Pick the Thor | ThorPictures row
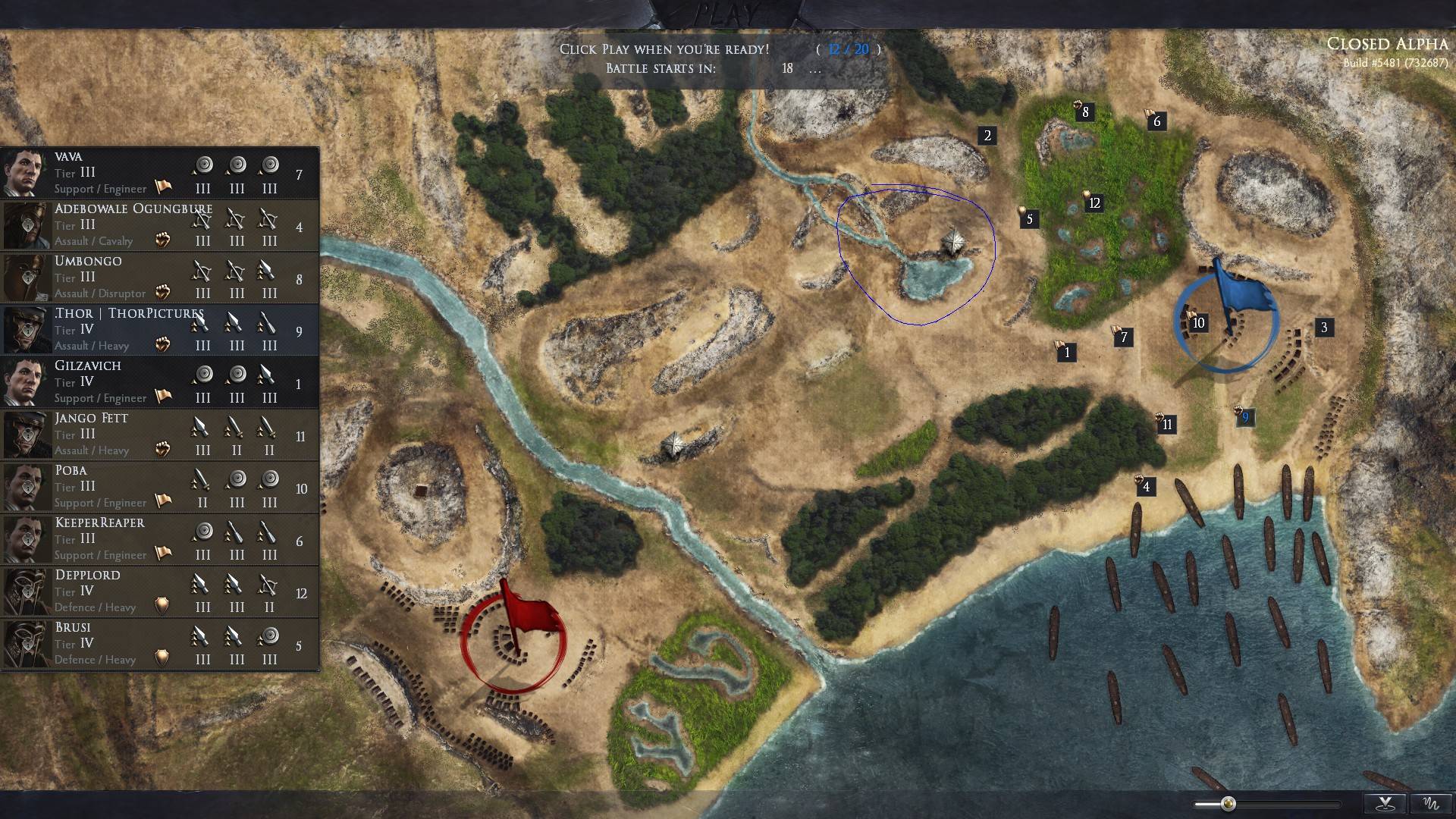 [159, 329]
